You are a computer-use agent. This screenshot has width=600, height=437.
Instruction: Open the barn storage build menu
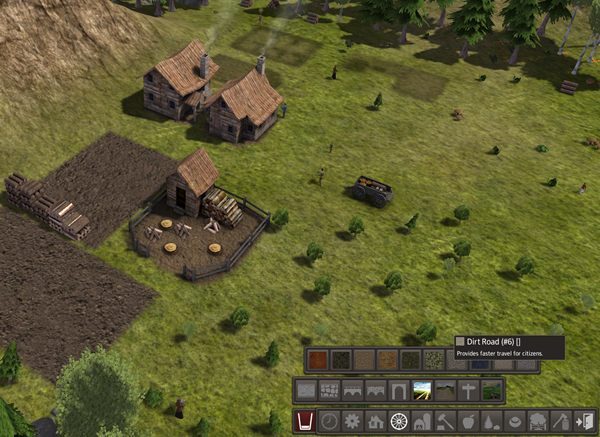tap(422, 422)
